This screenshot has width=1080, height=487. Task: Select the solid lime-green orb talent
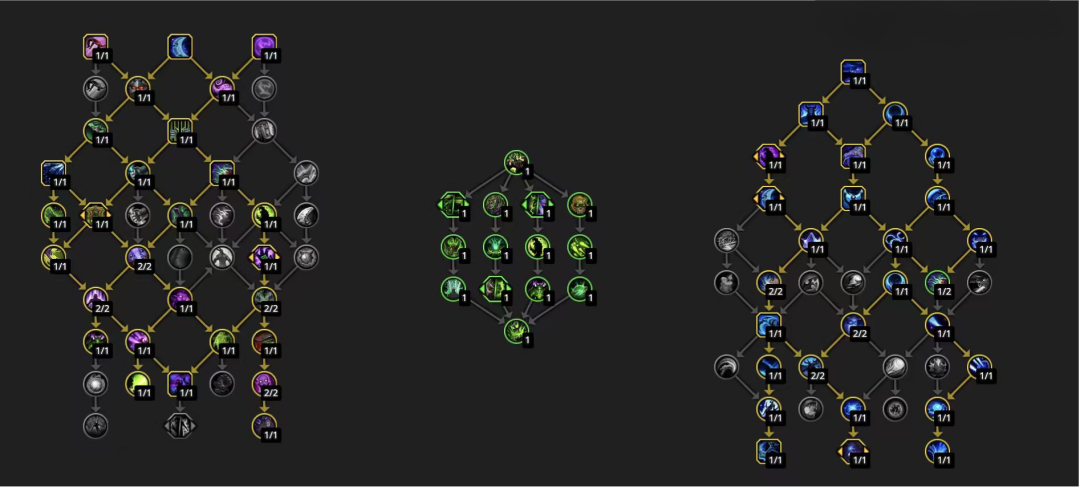(138, 383)
